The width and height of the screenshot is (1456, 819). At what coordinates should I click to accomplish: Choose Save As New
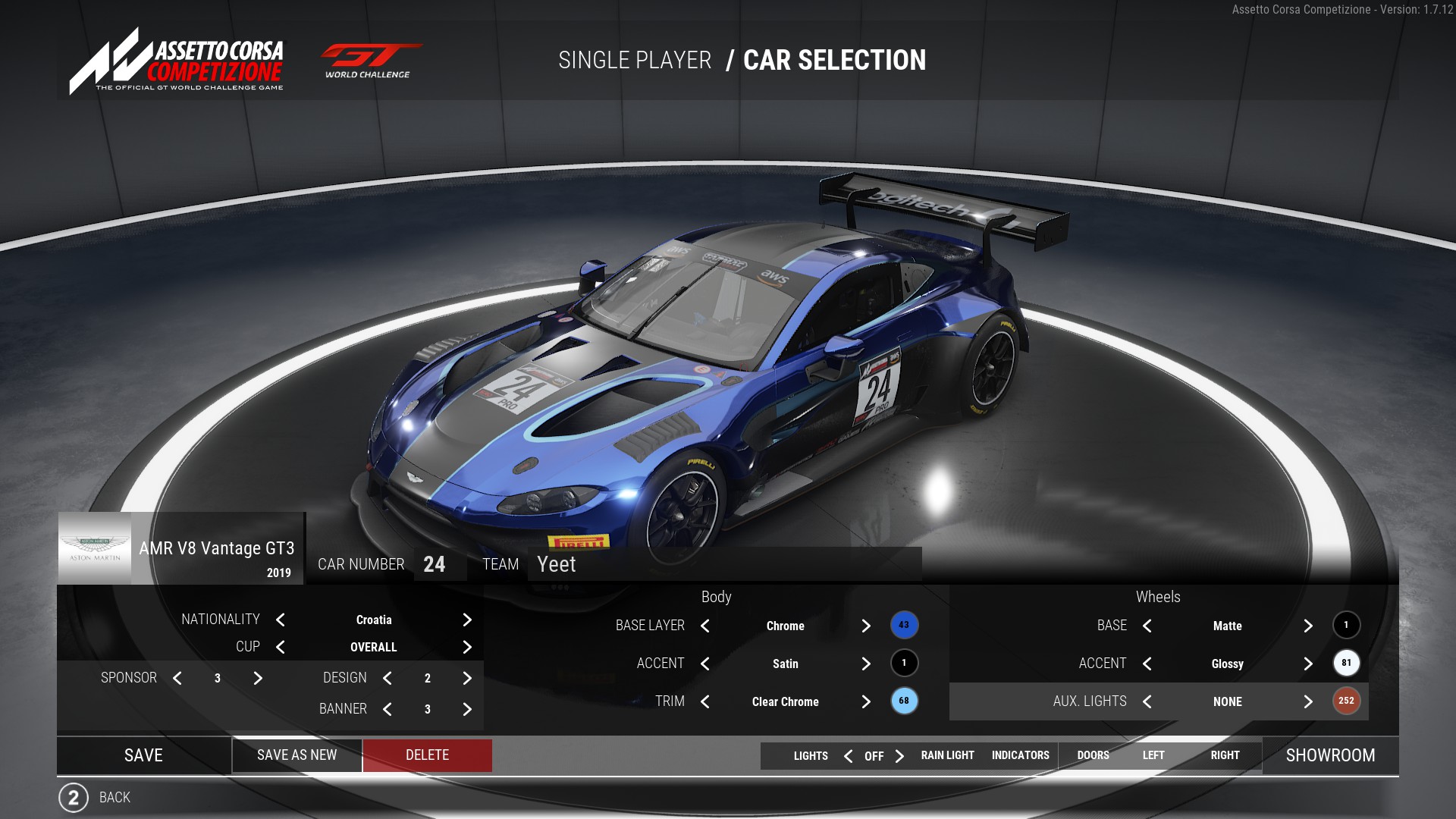pyautogui.click(x=297, y=755)
